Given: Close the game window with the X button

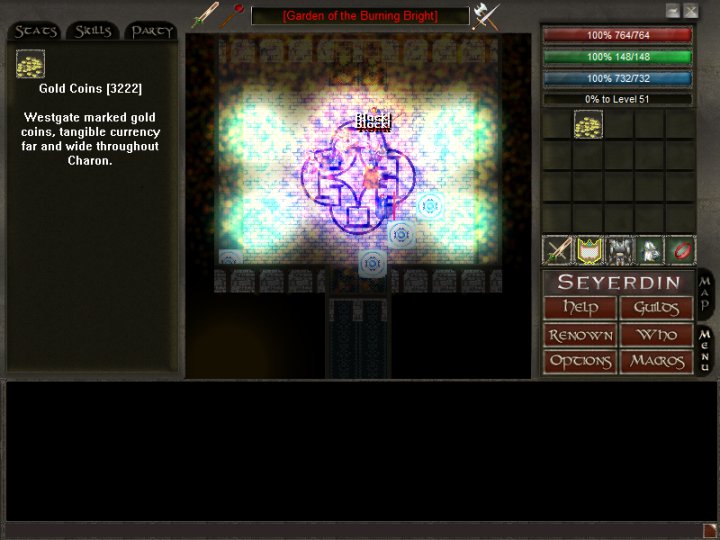Looking at the screenshot, I should click(691, 11).
